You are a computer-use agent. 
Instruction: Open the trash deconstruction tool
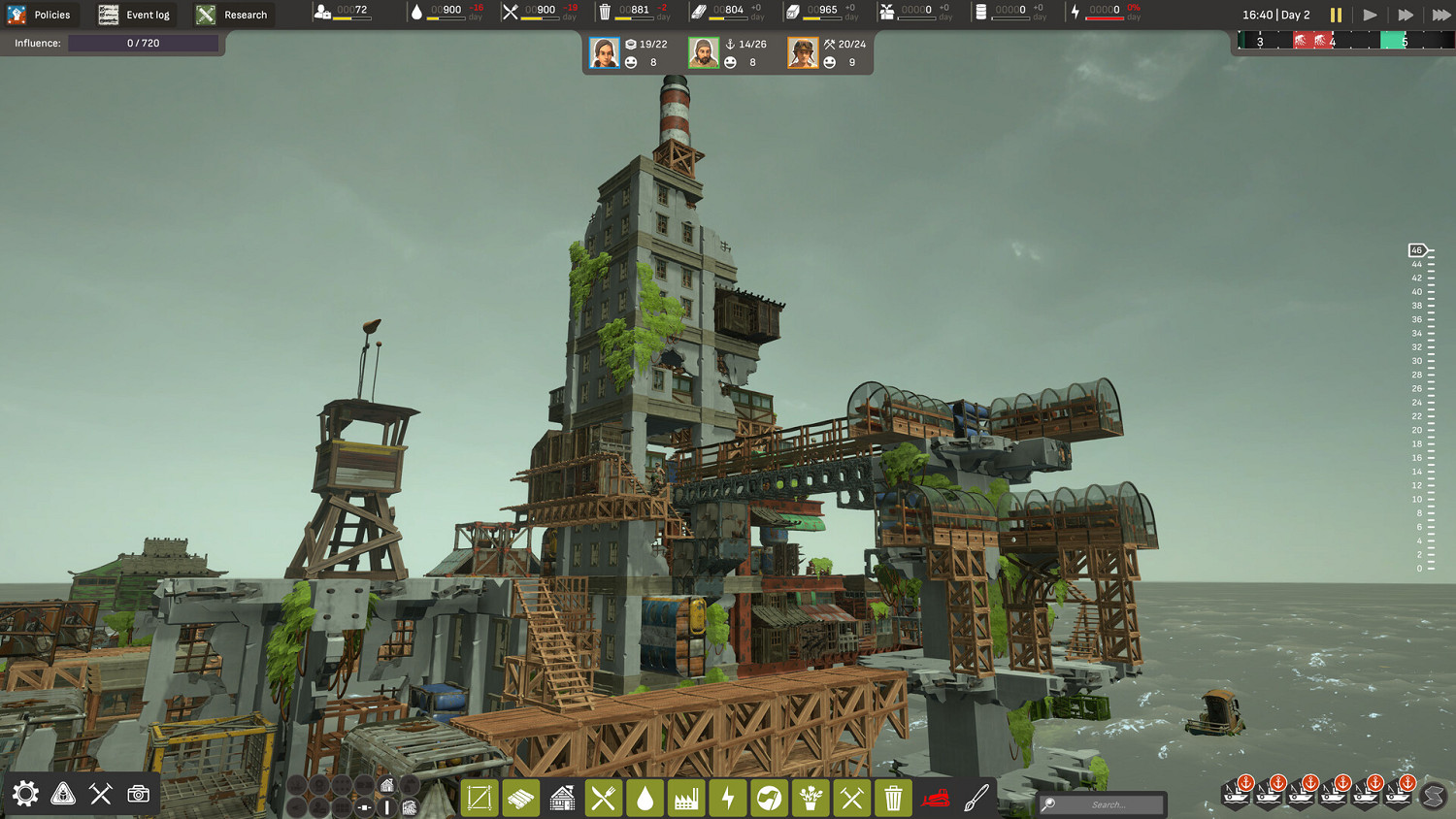pos(893,798)
